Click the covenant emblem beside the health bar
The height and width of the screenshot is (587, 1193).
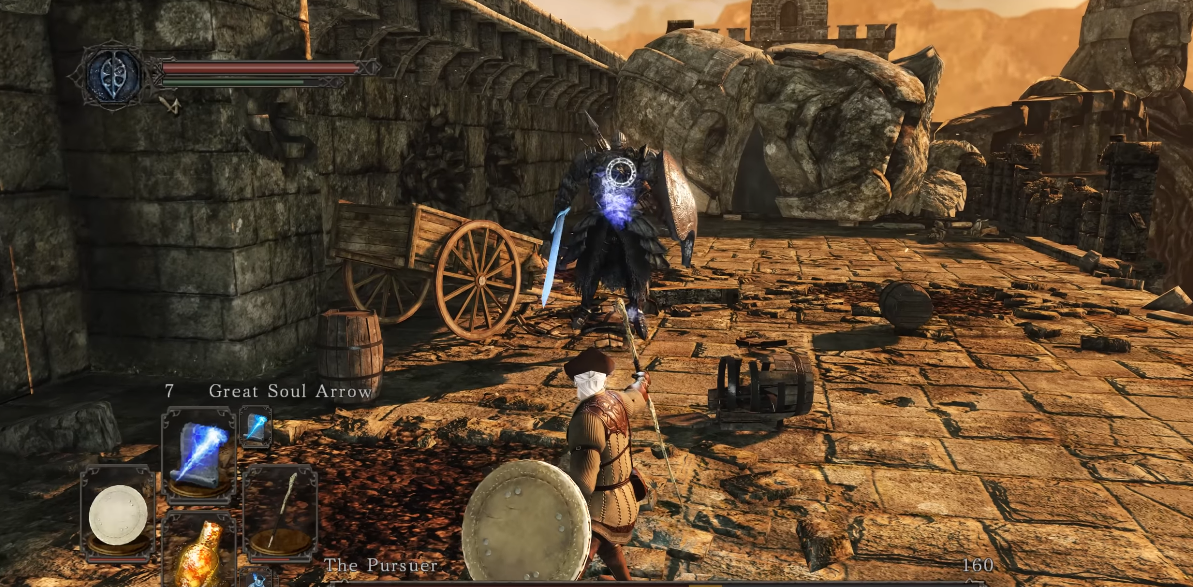point(114,75)
